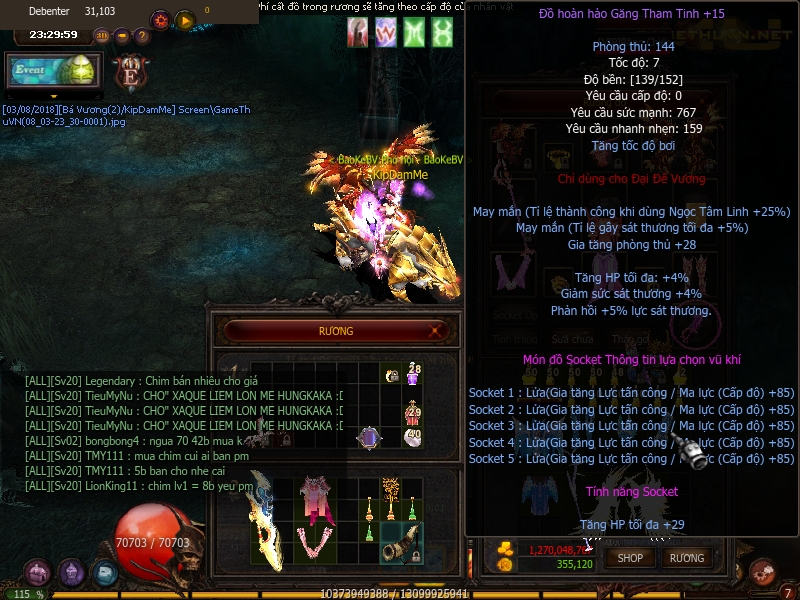Select the purple W buff icon

[x=386, y=32]
